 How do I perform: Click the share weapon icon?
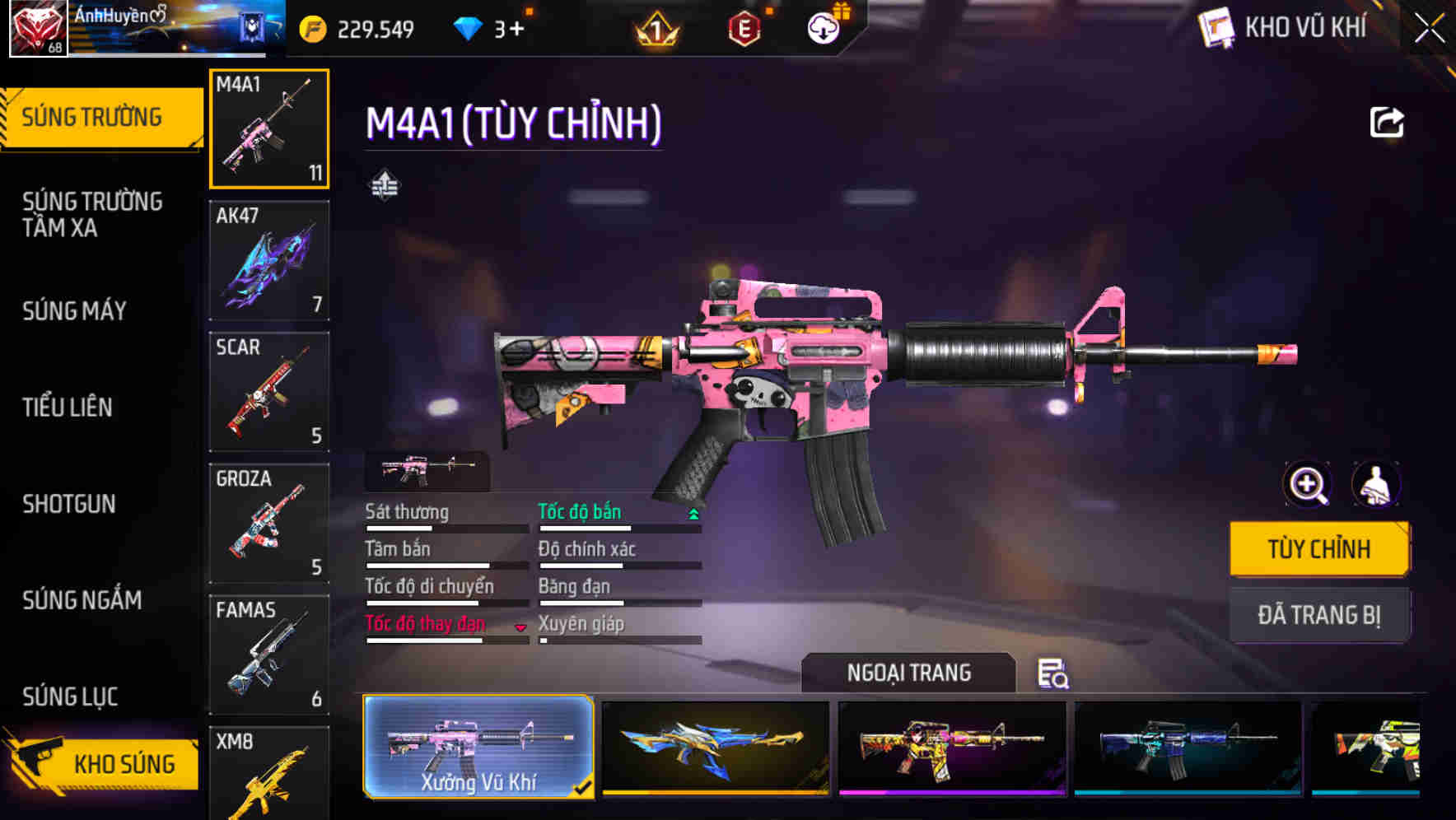click(1388, 122)
